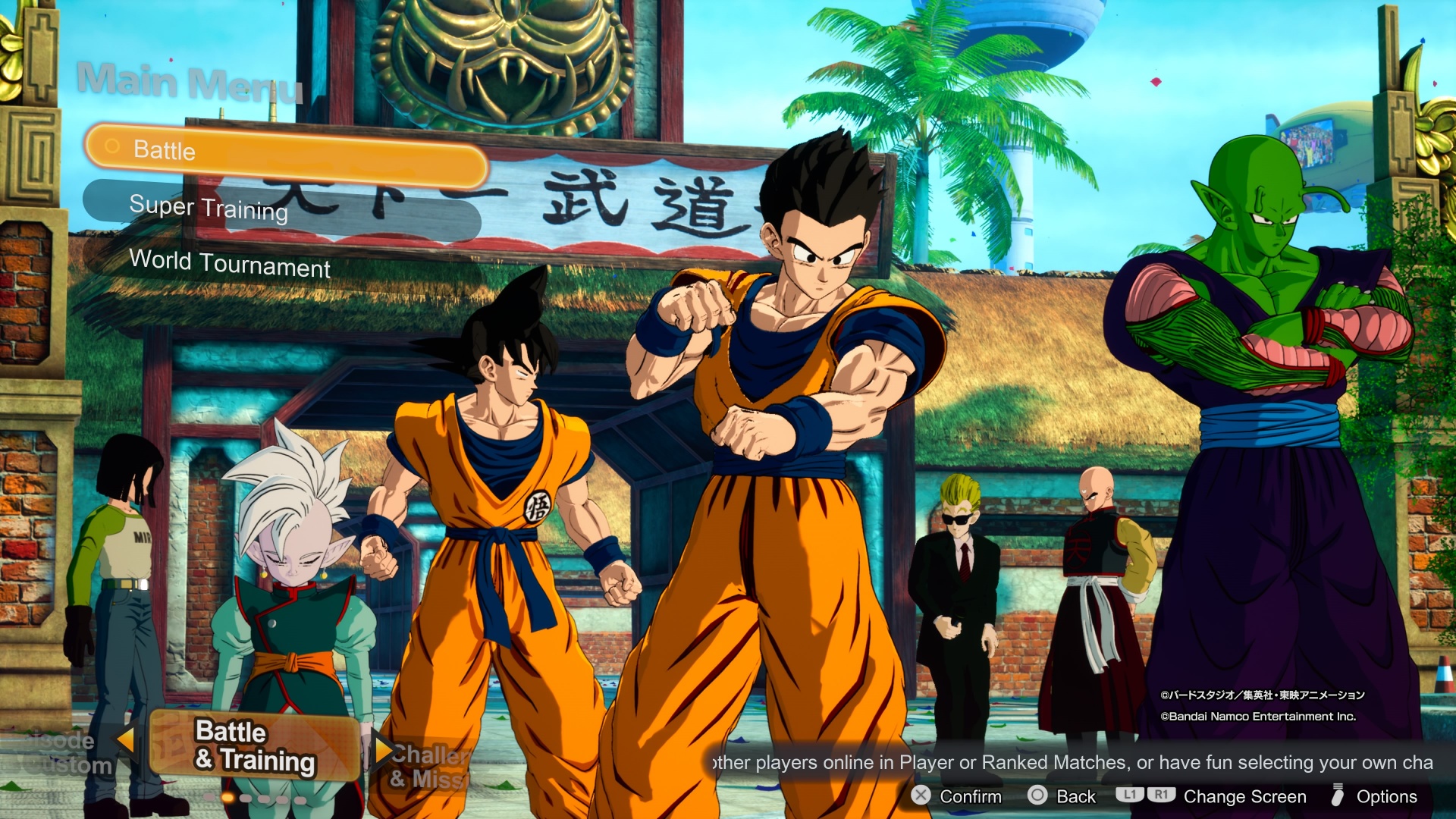
Task: Switch to the faded Episode / Custom category
Action: point(64,752)
